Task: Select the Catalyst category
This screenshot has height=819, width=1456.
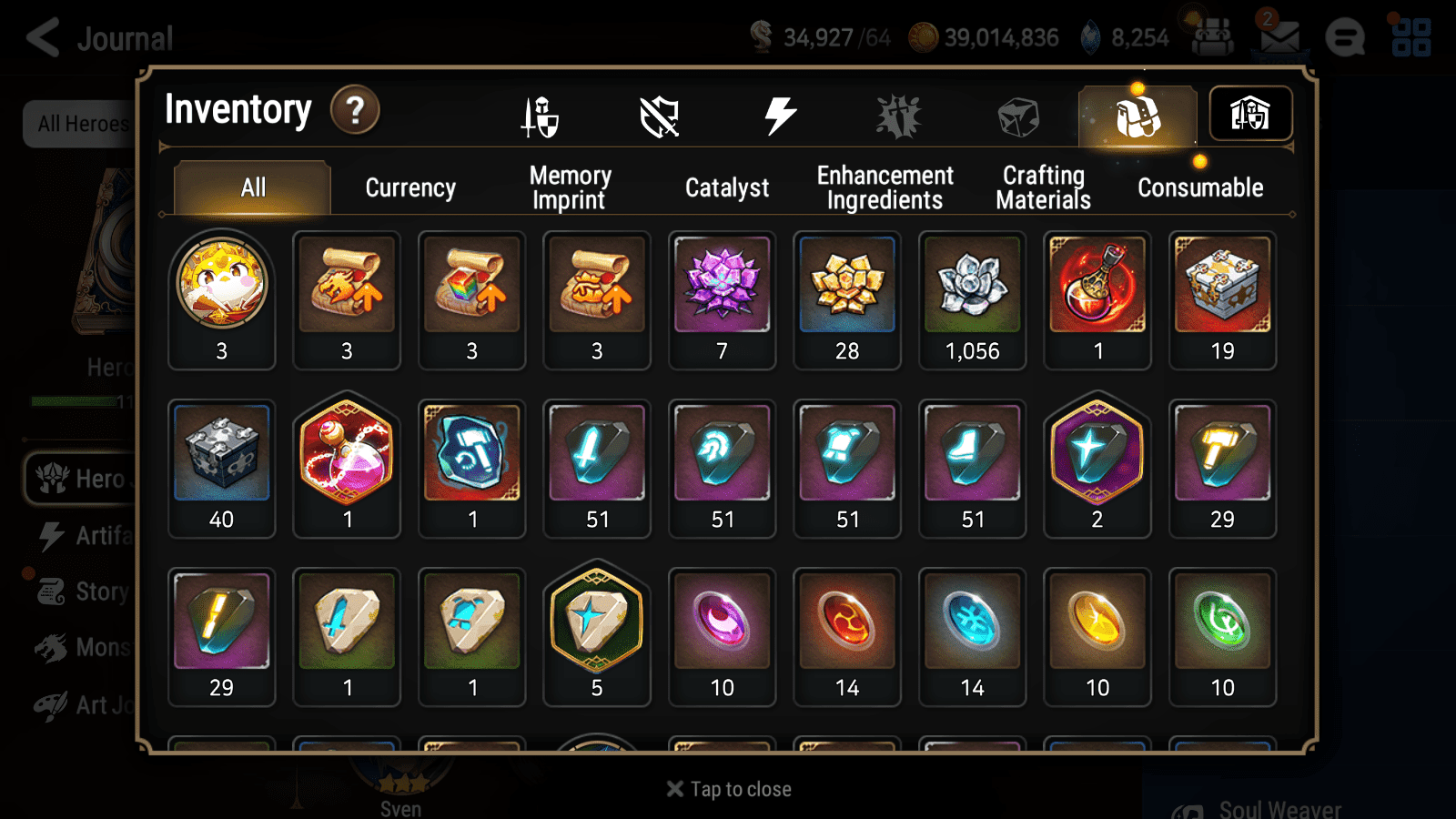Action: 727,188
